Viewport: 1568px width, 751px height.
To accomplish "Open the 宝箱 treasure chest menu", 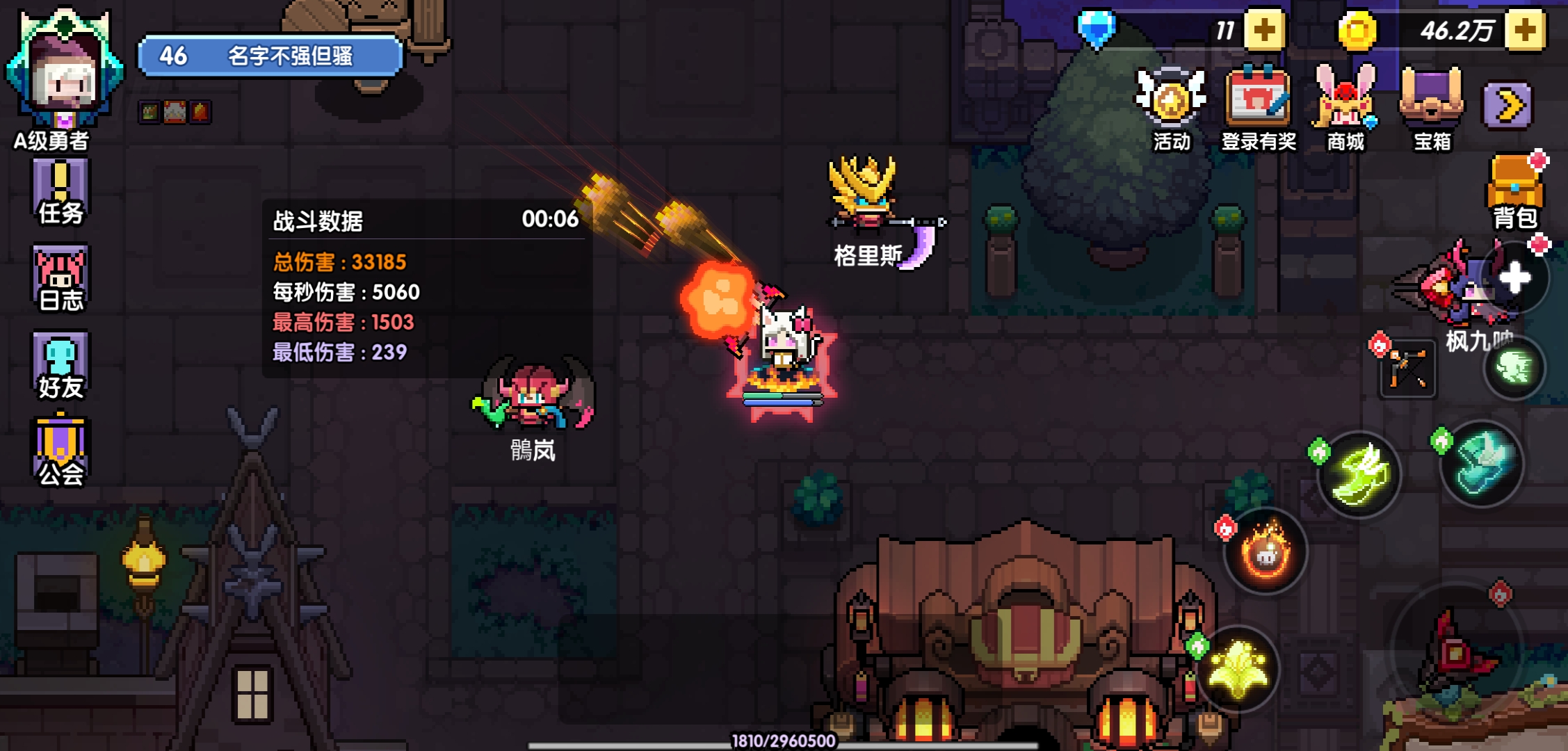I will click(x=1432, y=108).
